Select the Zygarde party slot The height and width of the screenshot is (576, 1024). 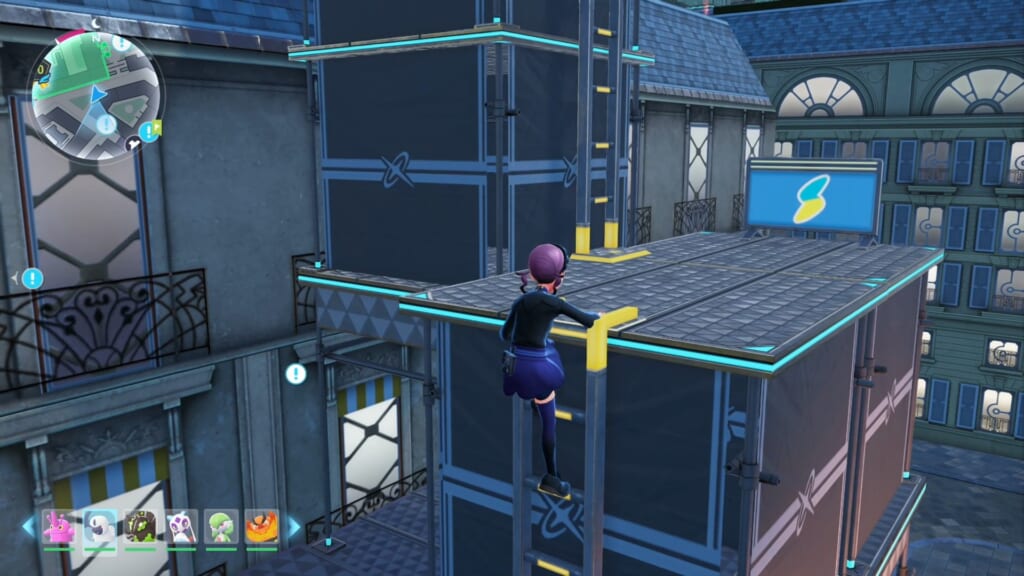pyautogui.click(x=140, y=526)
